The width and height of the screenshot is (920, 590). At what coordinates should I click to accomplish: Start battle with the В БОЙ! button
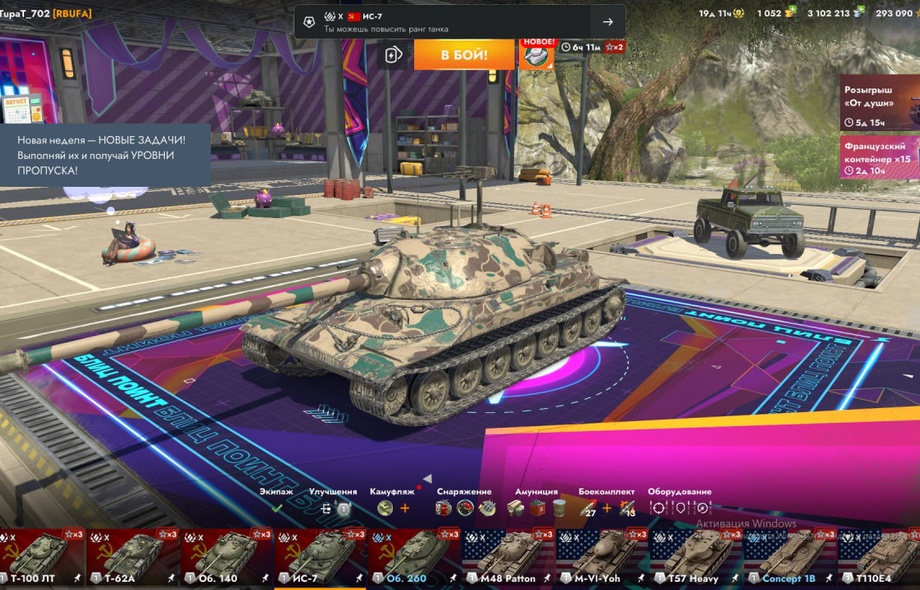tap(464, 54)
